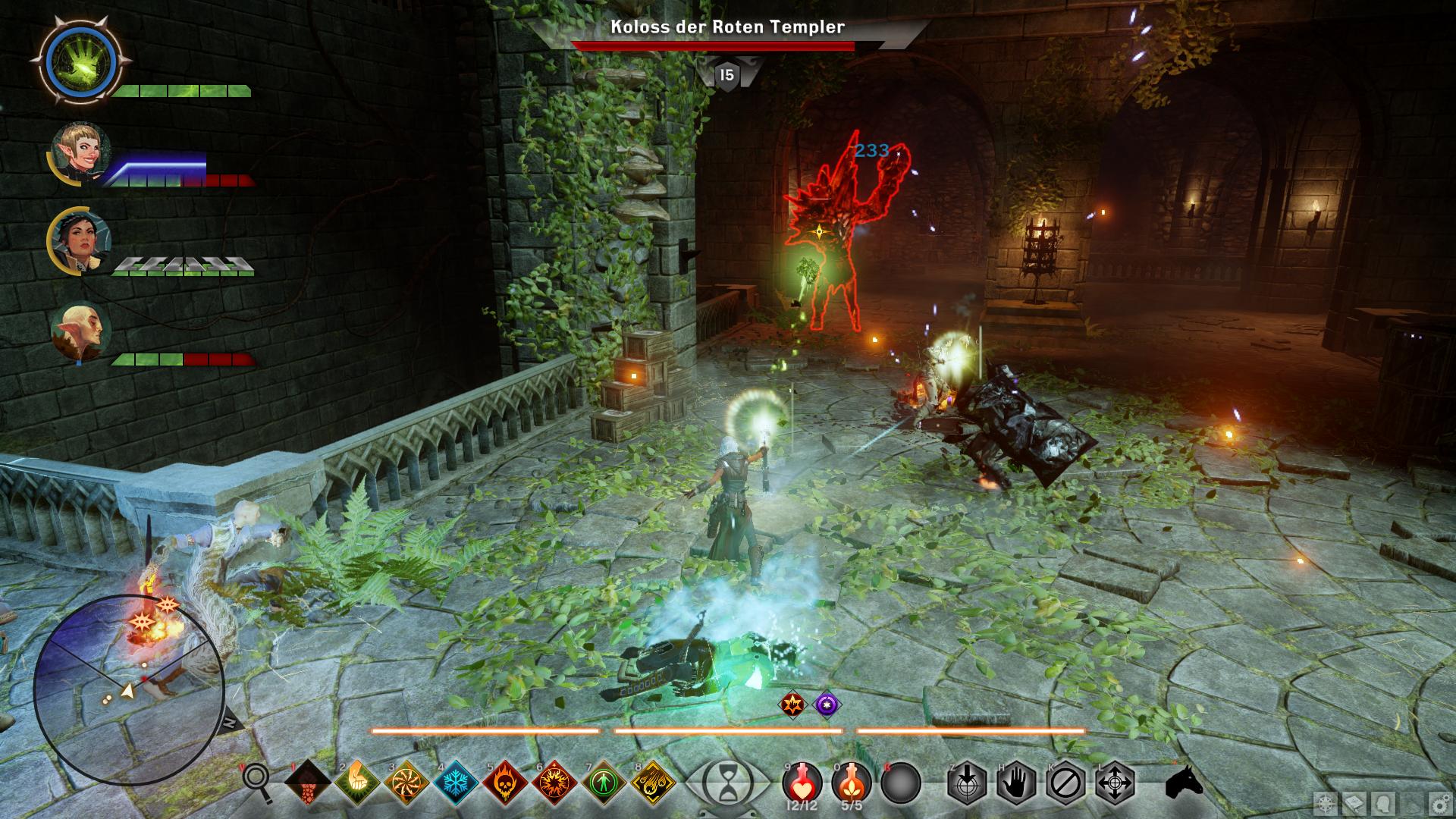The height and width of the screenshot is (819, 1456).
Task: Click the crosshair with down arrow command
Action: (x=967, y=781)
